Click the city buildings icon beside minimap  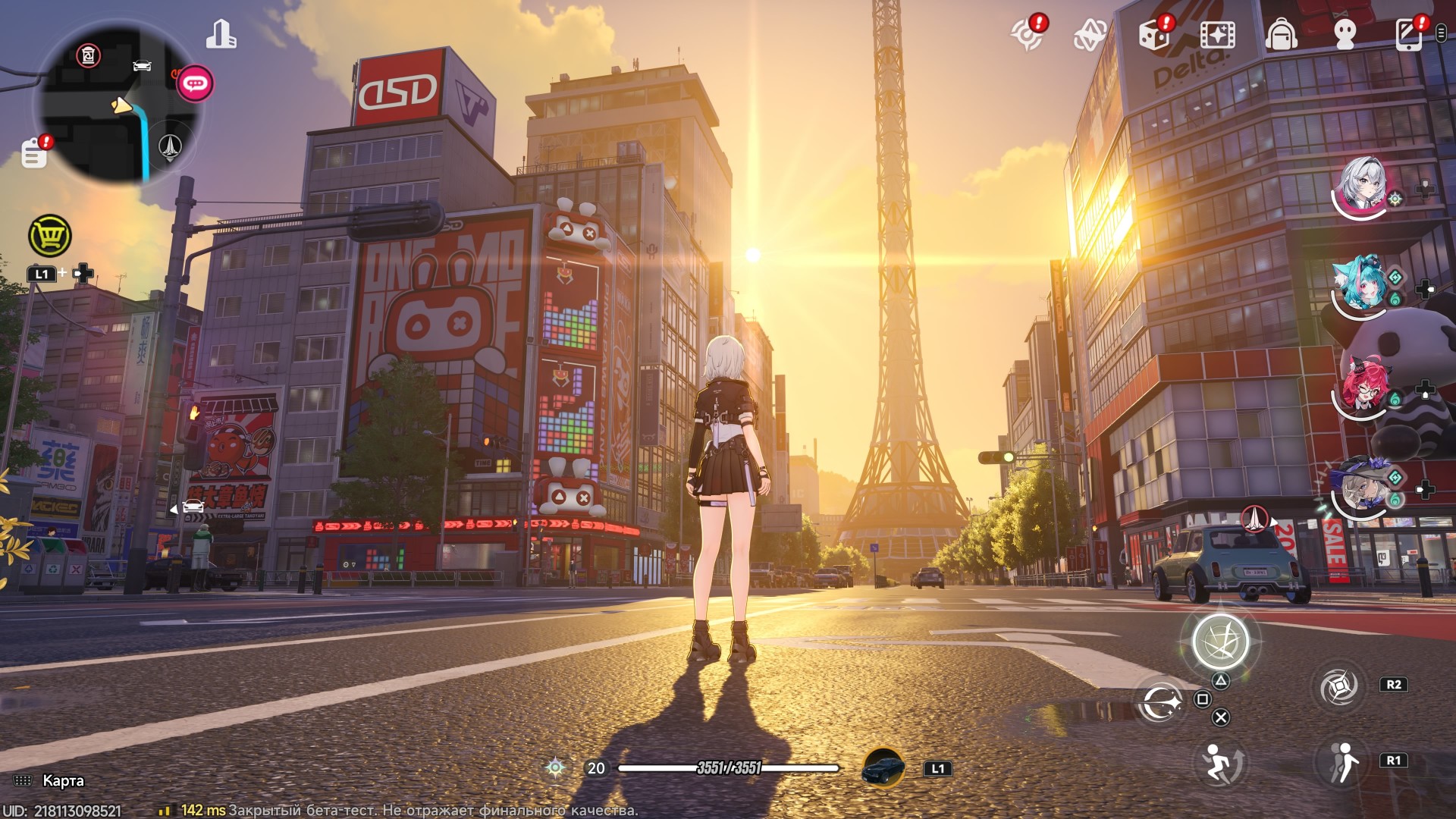[x=221, y=35]
